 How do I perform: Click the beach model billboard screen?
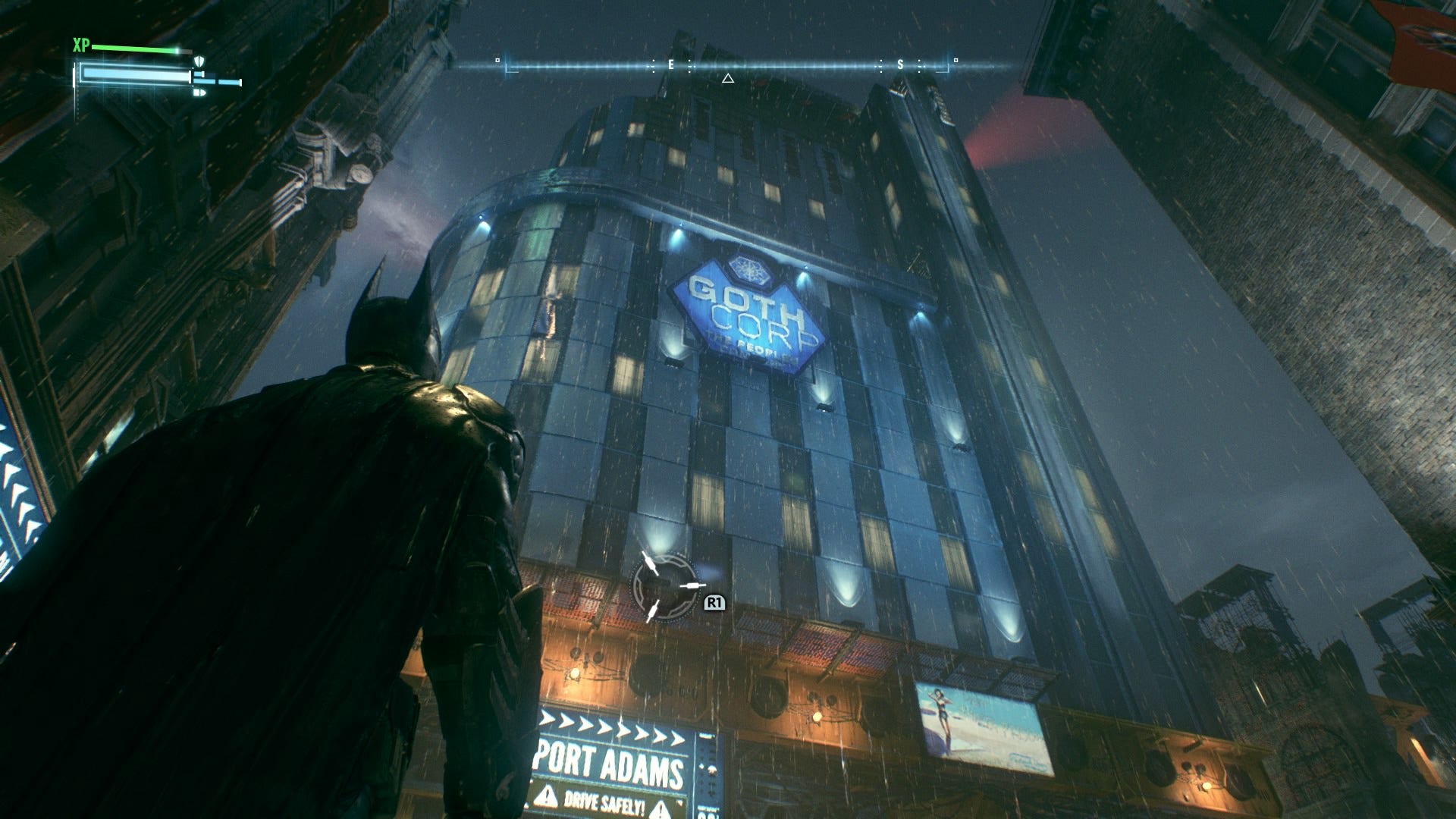click(x=978, y=717)
